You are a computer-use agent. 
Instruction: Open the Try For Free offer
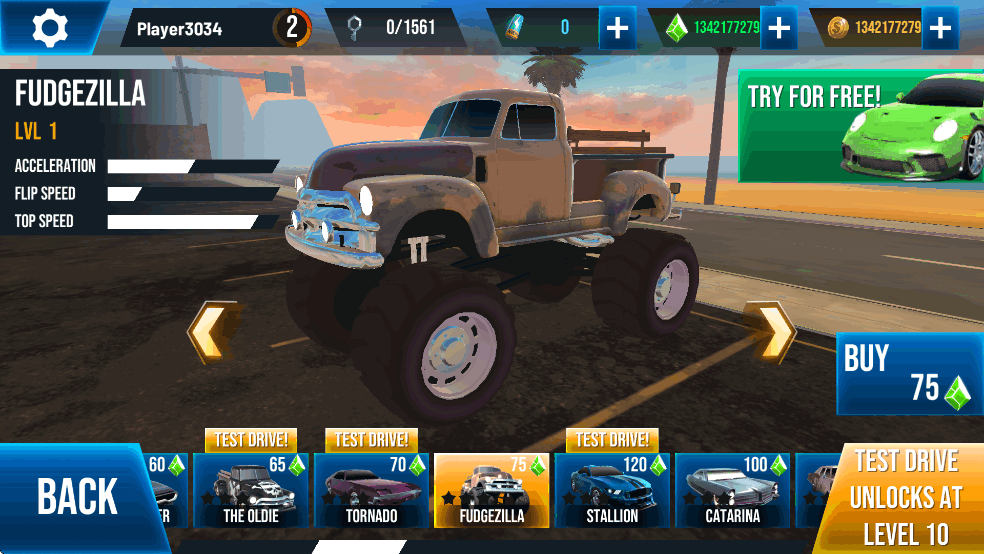point(860,125)
